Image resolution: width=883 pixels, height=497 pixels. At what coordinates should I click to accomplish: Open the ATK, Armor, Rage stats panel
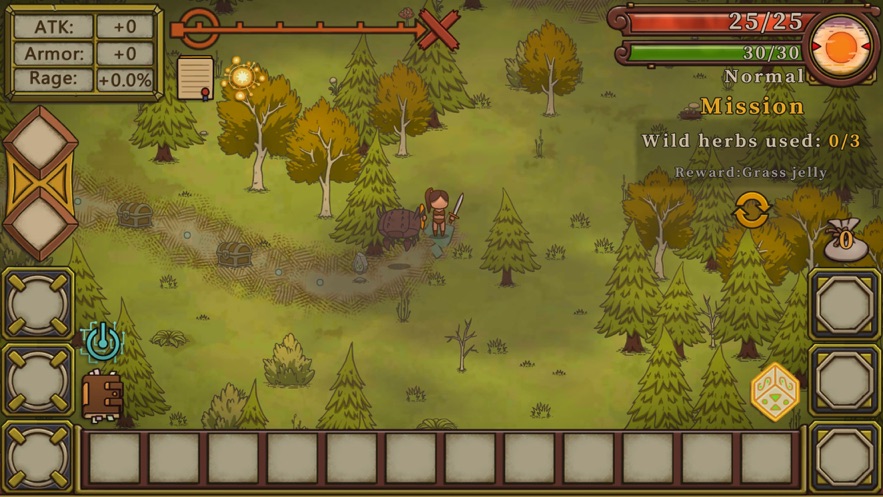click(85, 53)
